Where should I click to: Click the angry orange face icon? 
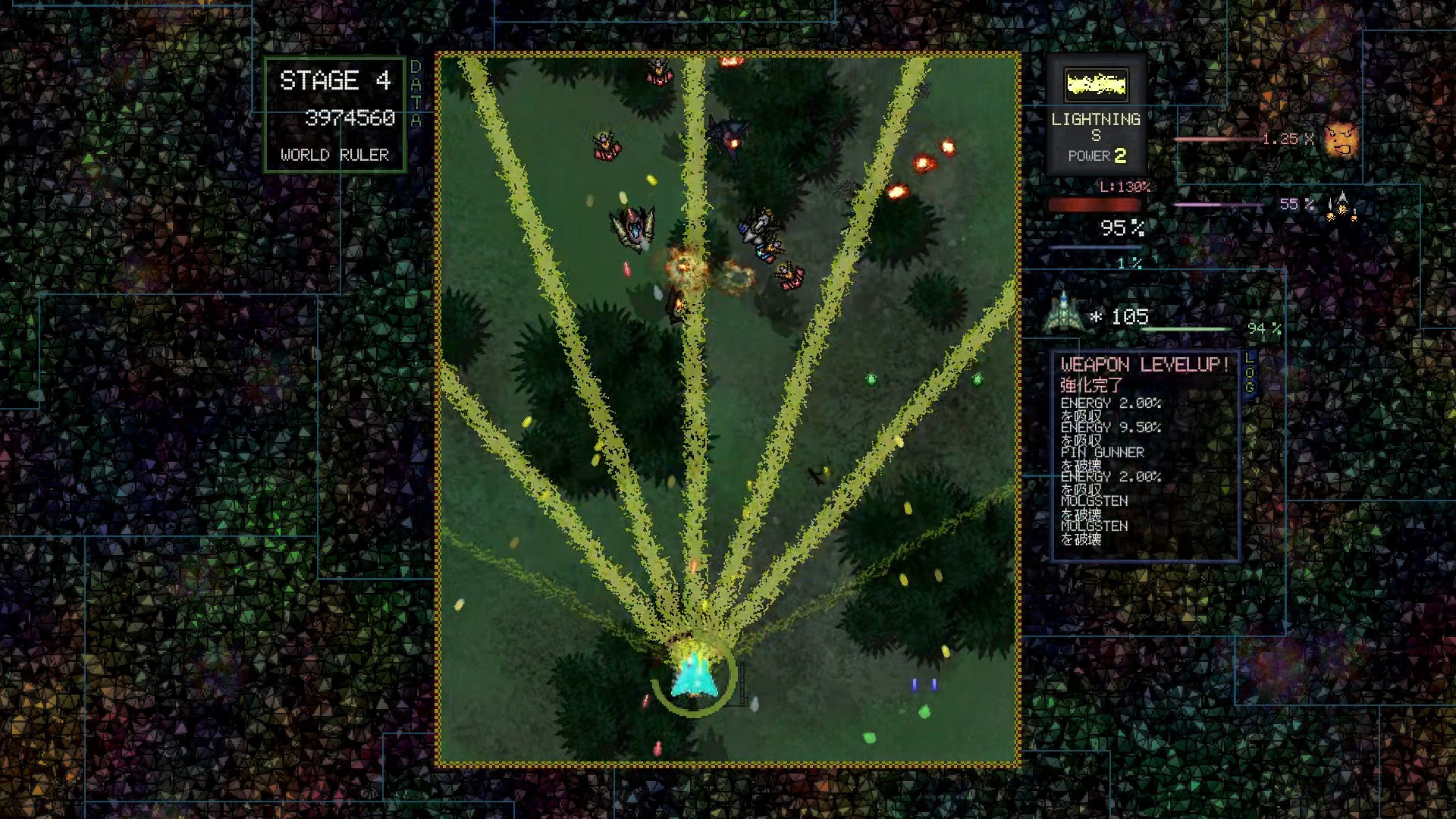pos(1341,140)
